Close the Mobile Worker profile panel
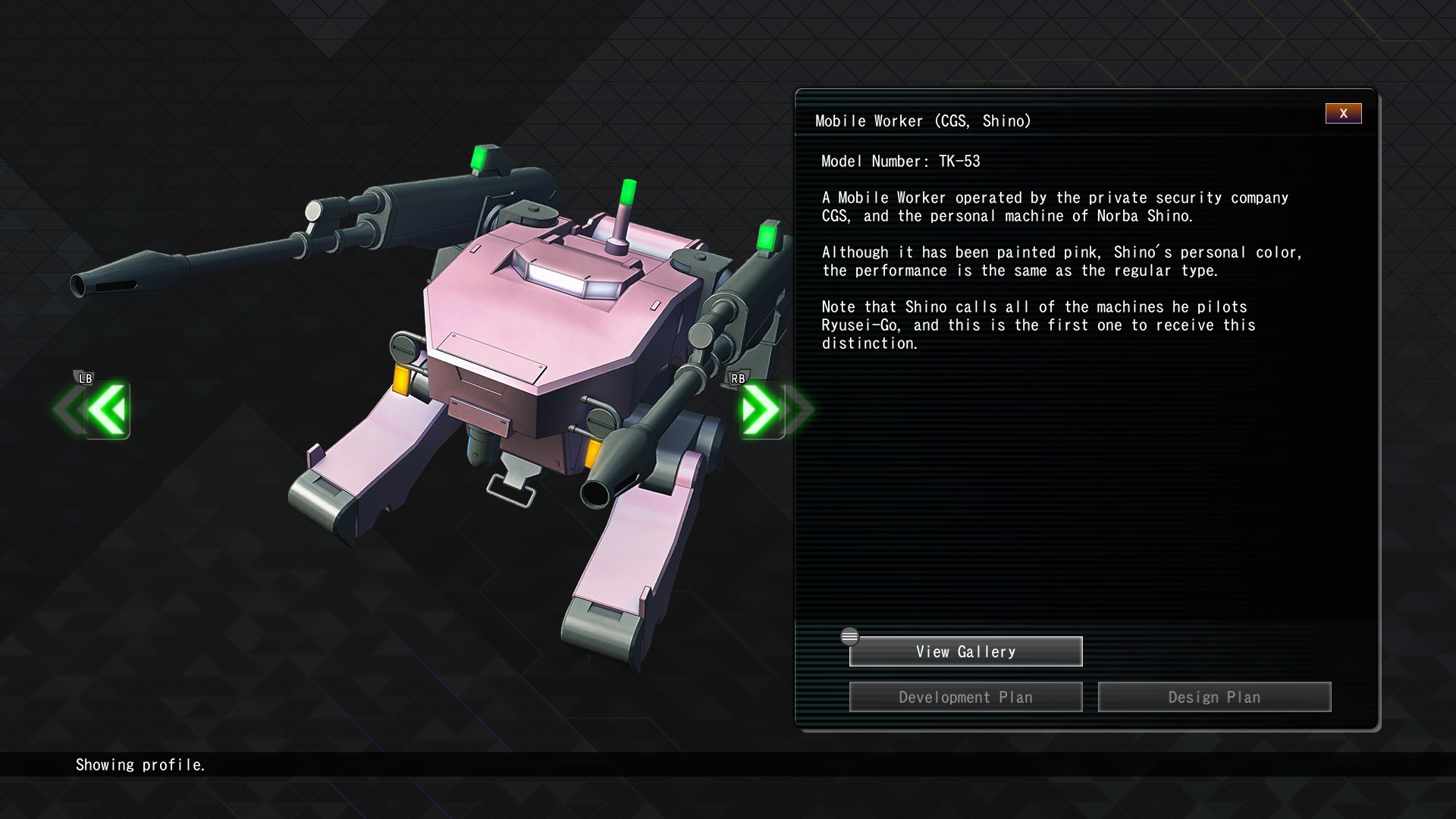 (1343, 113)
